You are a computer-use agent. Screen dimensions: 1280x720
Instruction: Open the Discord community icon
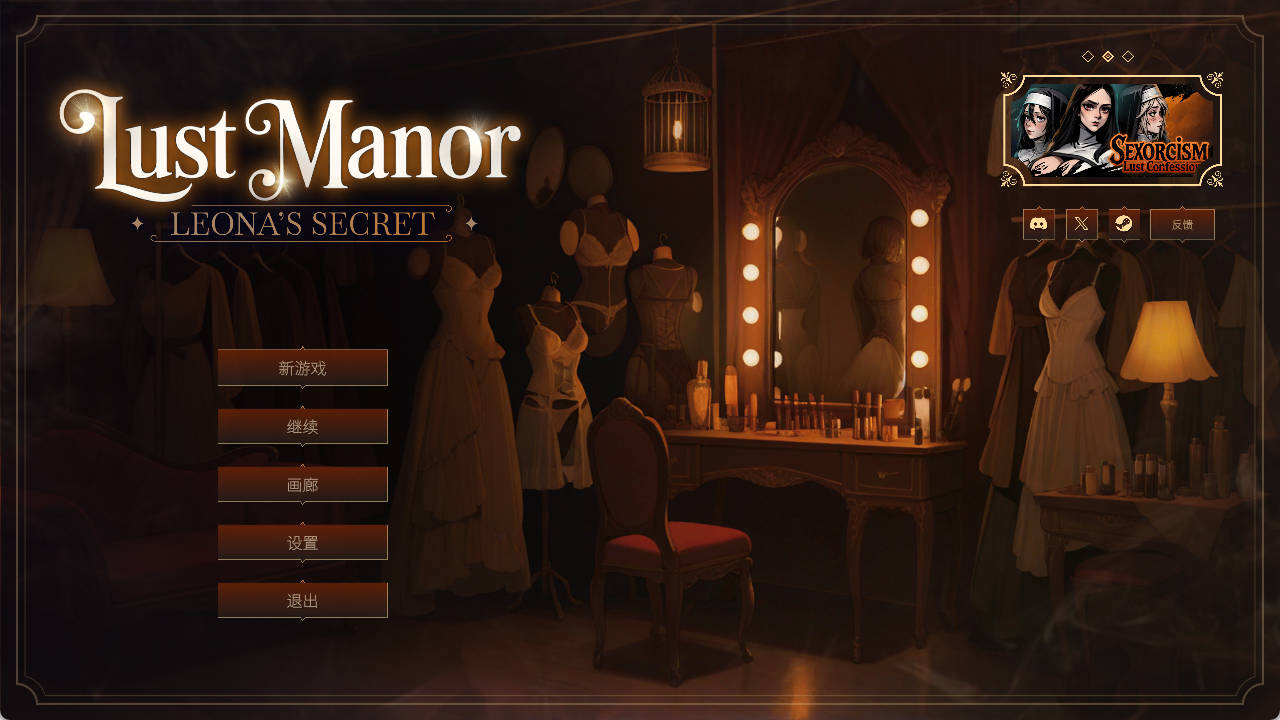click(x=1038, y=224)
